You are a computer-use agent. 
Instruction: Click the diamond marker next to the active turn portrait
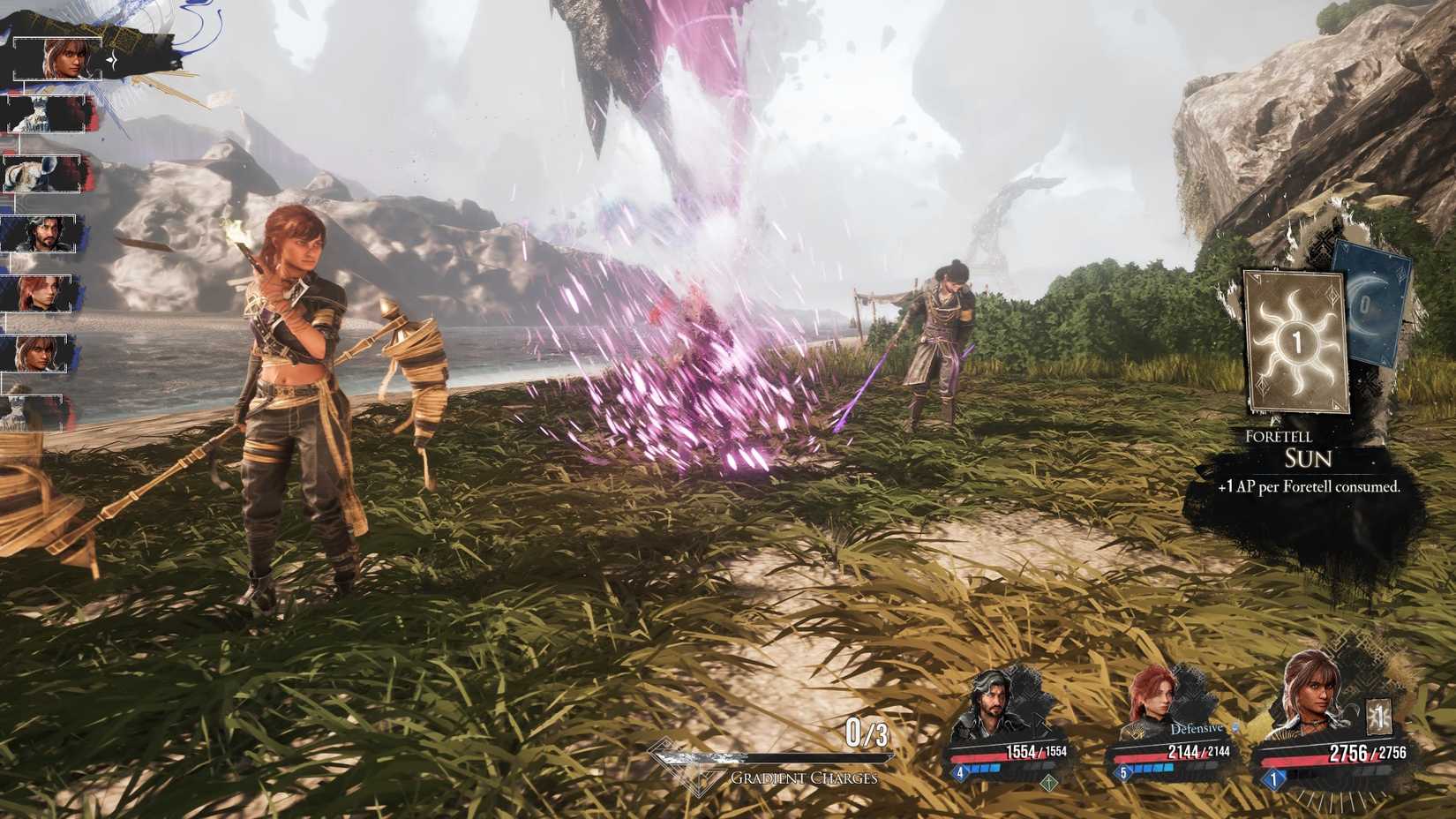tap(112, 60)
